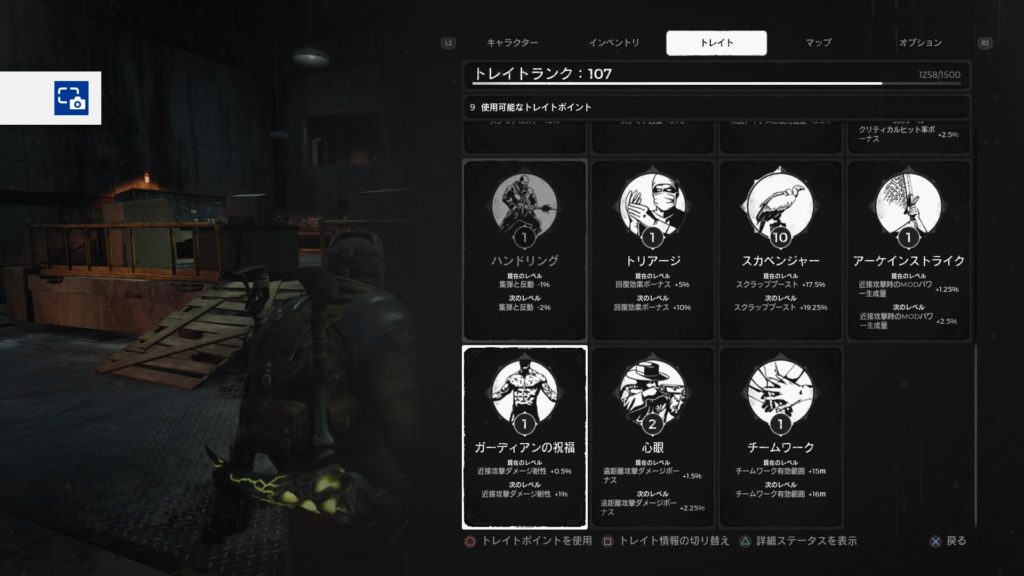Select the ガーディアンの祝福 trait card
The image size is (1024, 576).
pos(525,437)
